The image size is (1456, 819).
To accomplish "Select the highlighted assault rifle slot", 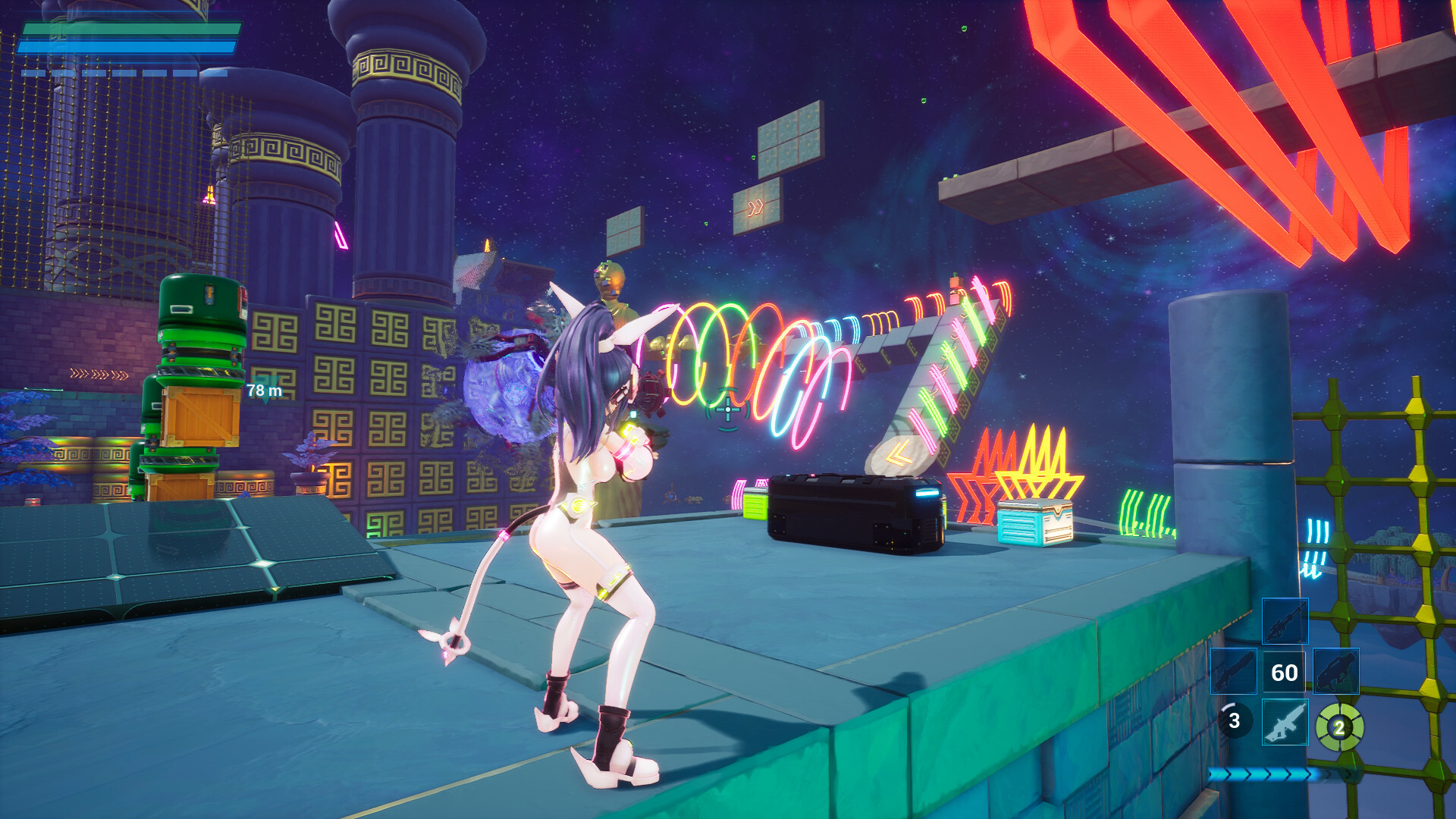I will pyautogui.click(x=1285, y=723).
